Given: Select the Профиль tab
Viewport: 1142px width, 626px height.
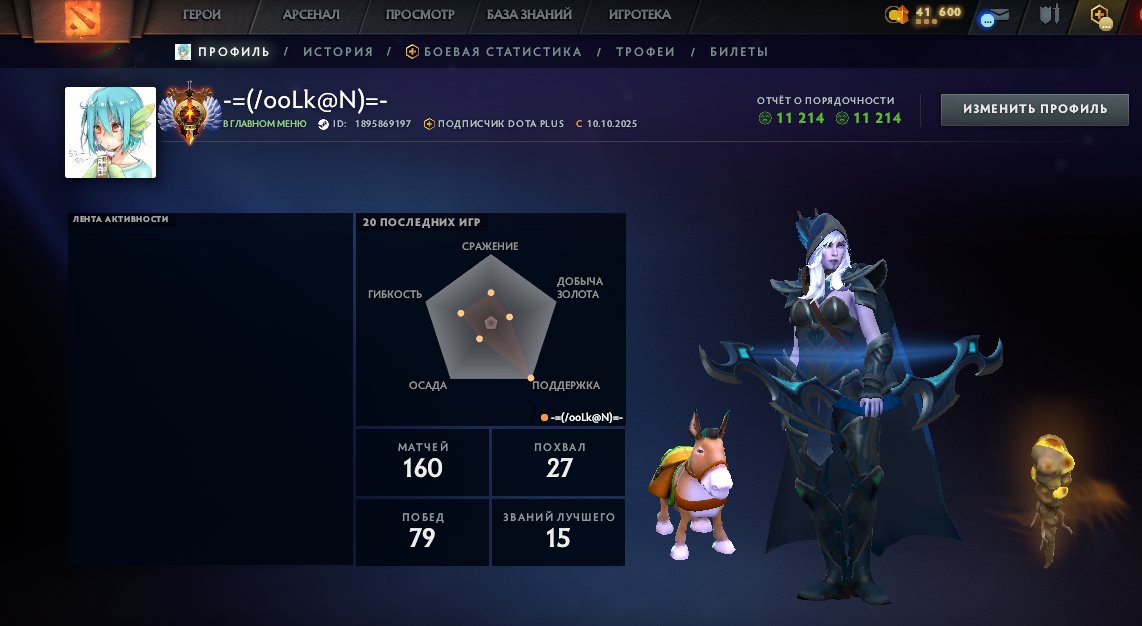Looking at the screenshot, I should click(x=223, y=52).
